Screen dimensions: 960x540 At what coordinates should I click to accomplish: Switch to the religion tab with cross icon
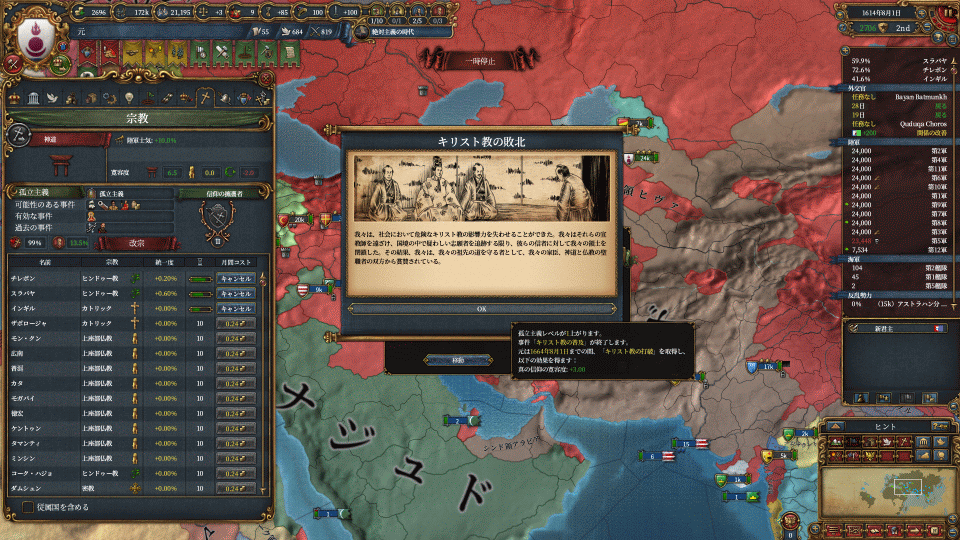tap(203, 98)
